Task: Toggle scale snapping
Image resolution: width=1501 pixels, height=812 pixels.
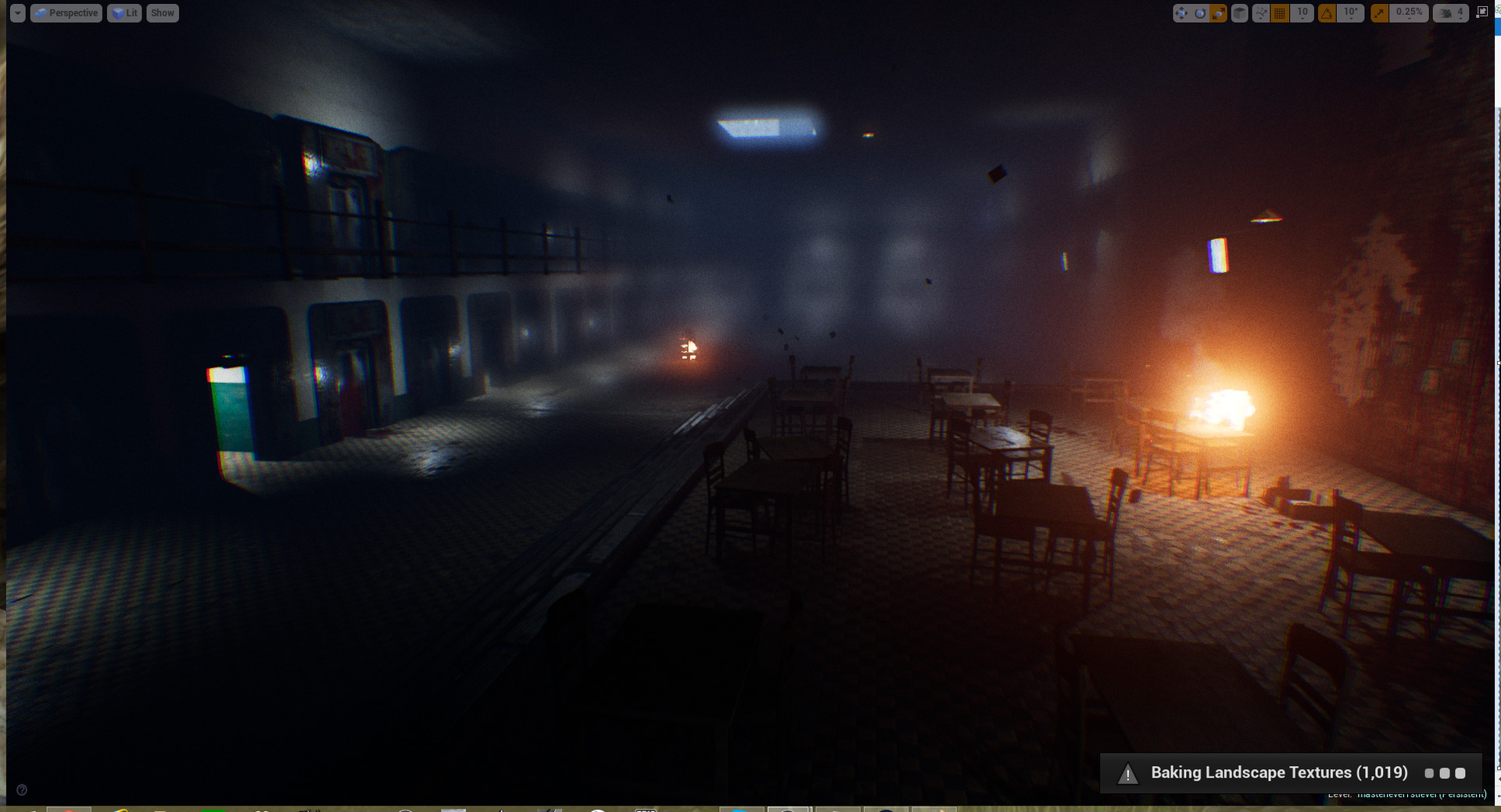Action: [1378, 13]
